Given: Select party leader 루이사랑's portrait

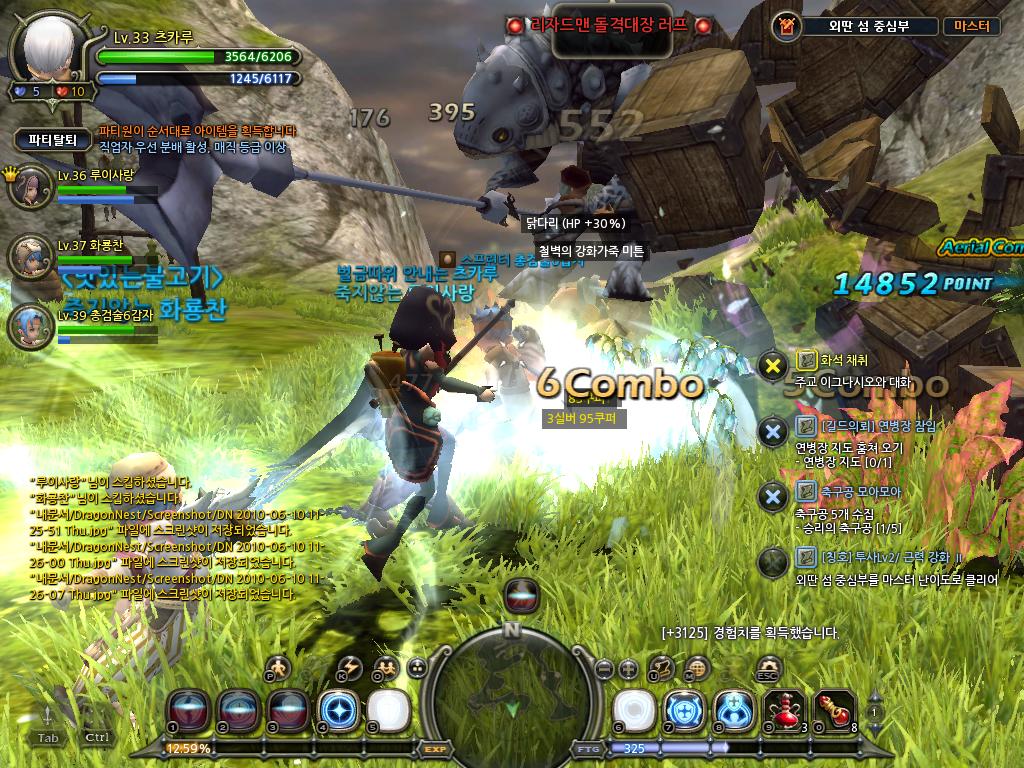Looking at the screenshot, I should [32, 188].
